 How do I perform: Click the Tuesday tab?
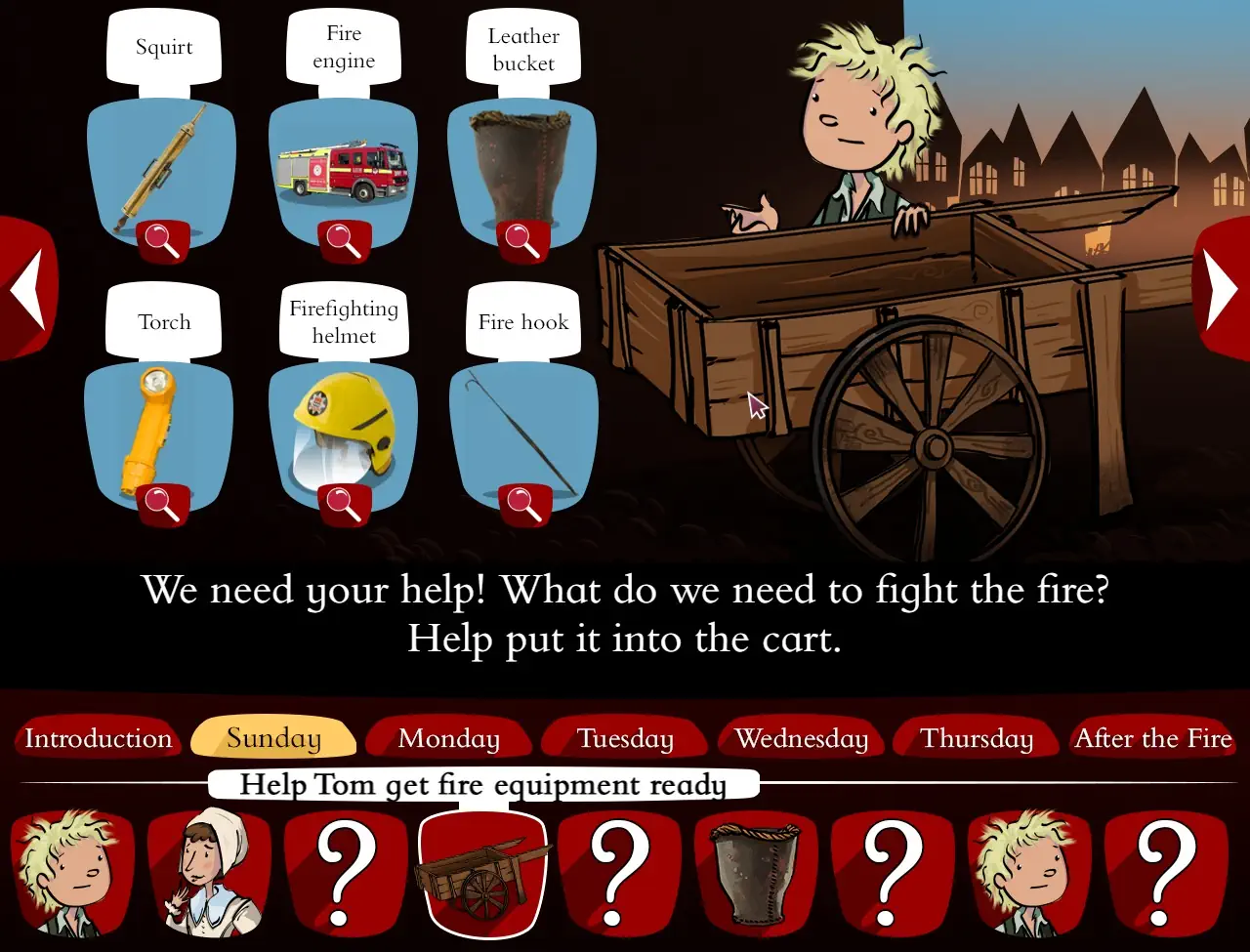point(624,739)
